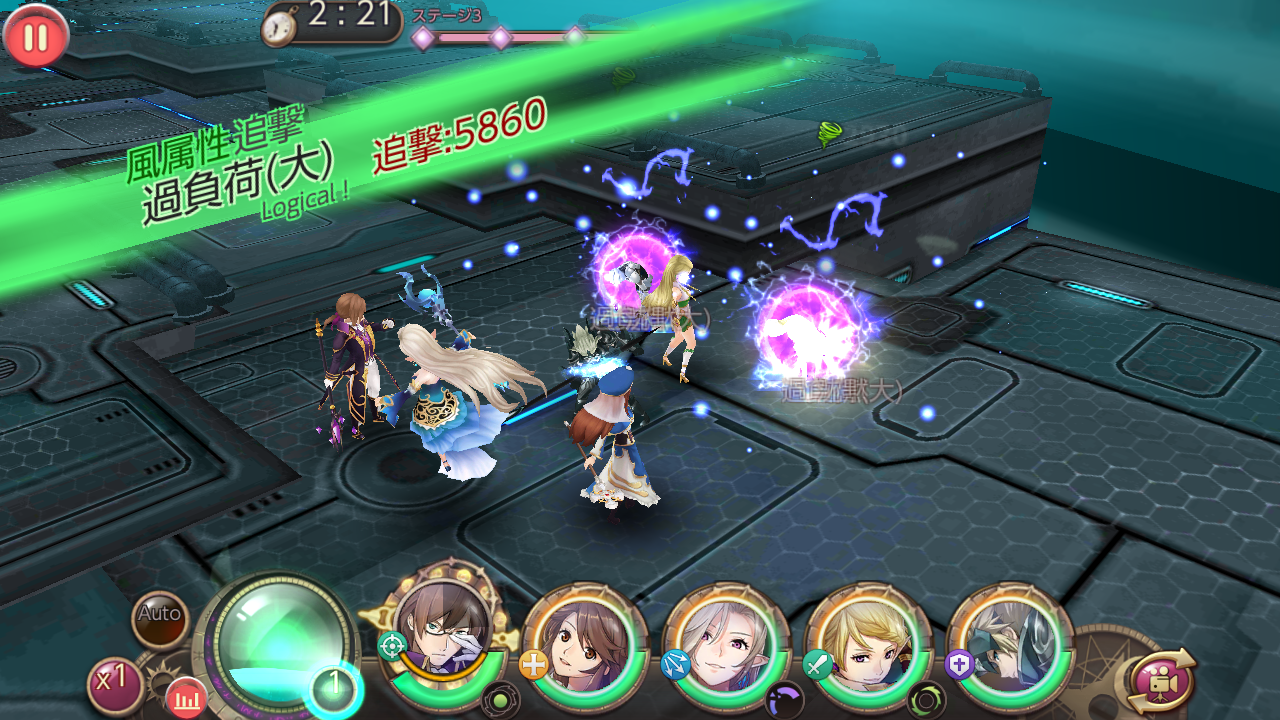This screenshot has width=1280, height=720.
Task: Toggle the Auto battle mode
Action: tap(161, 614)
